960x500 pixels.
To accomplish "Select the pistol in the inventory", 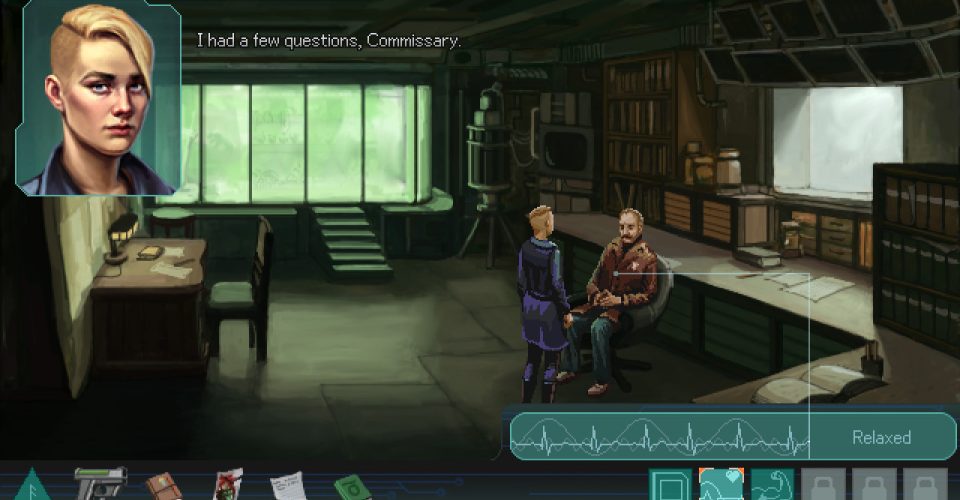I will [100, 483].
